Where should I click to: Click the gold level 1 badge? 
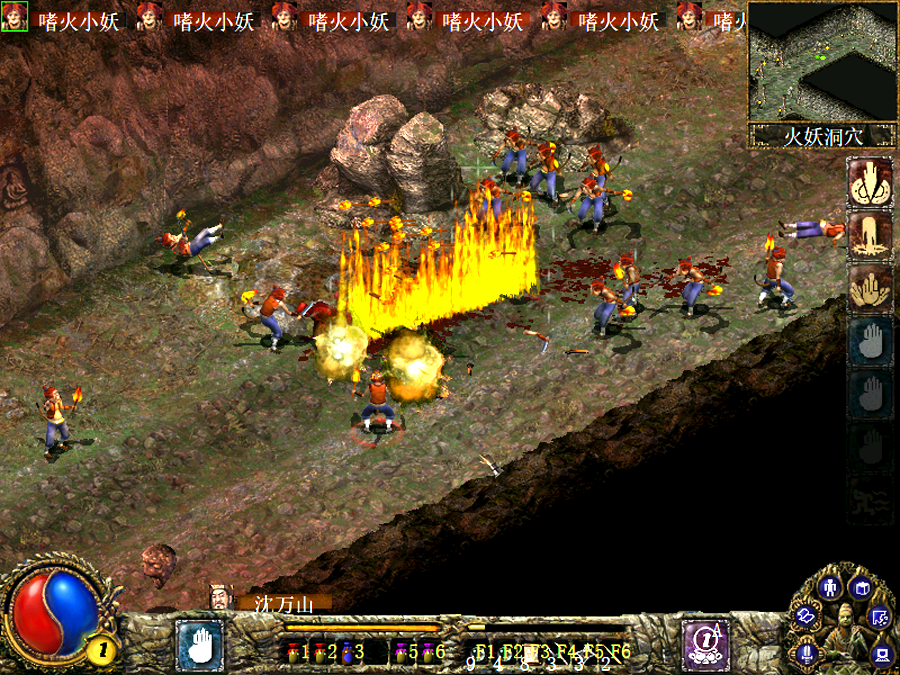coord(106,649)
